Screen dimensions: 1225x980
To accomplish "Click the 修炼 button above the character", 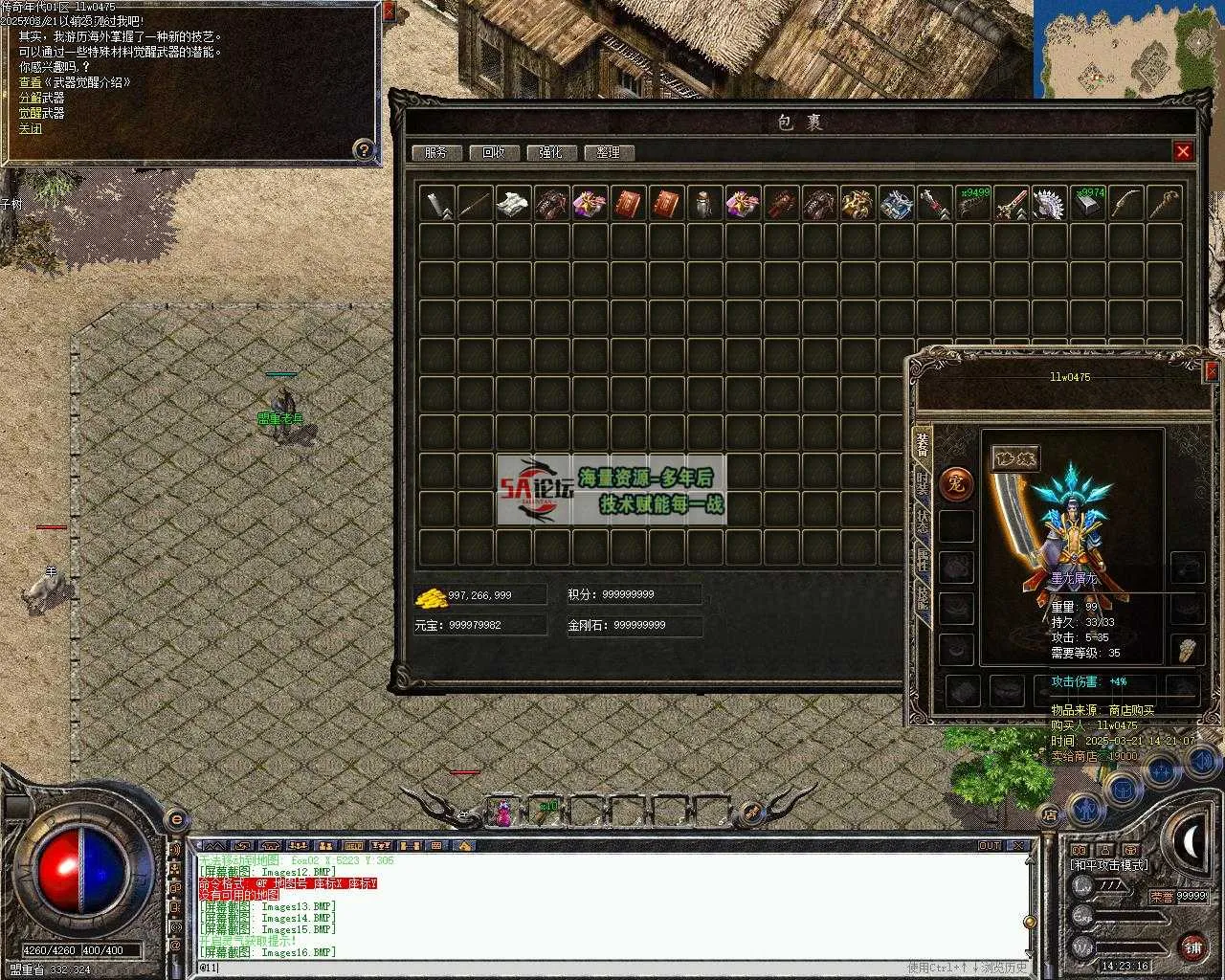I will click(1014, 458).
